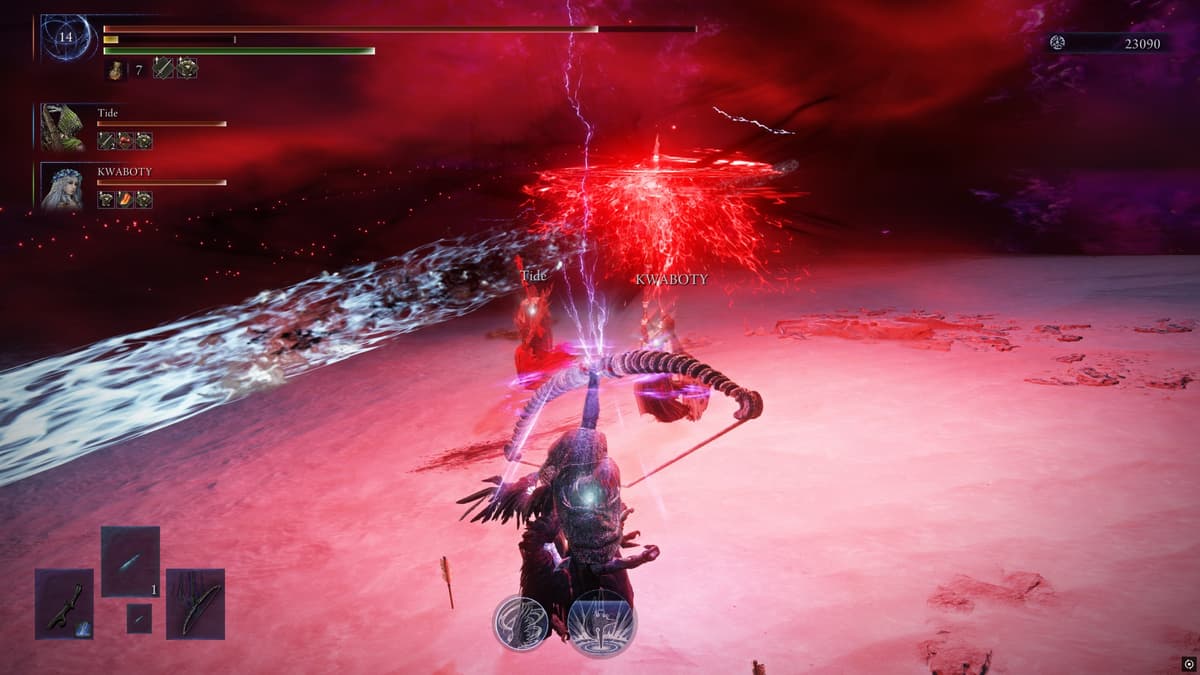Use the healing flask icon

pos(116,69)
